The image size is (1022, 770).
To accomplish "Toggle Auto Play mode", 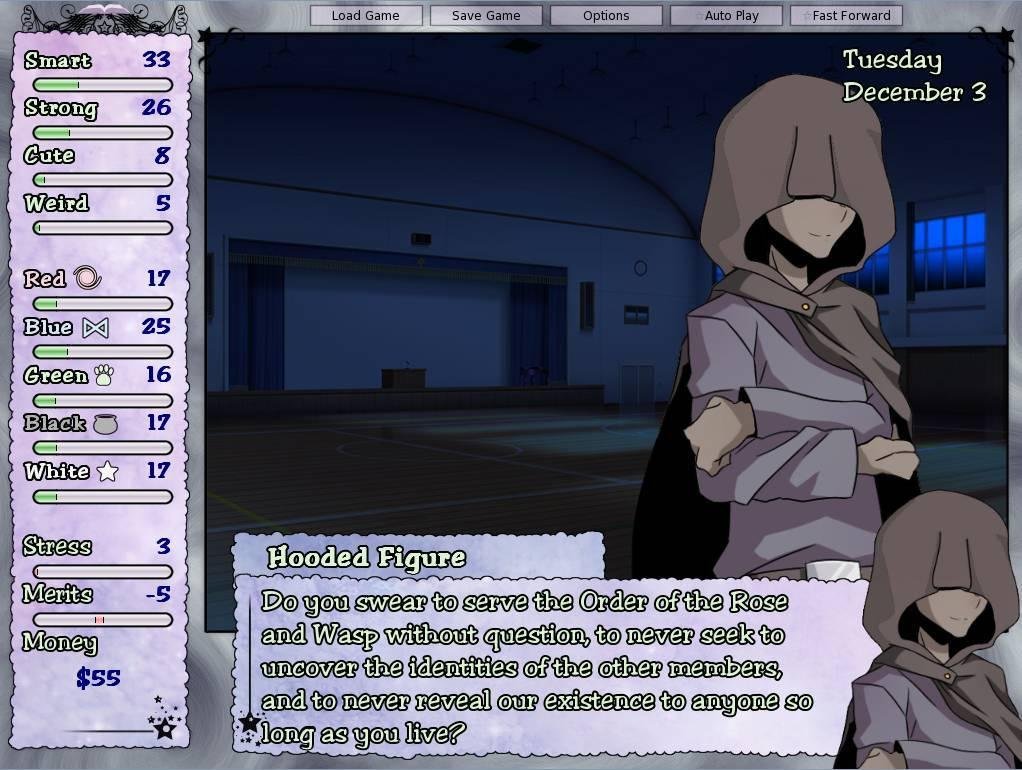I will [731, 16].
